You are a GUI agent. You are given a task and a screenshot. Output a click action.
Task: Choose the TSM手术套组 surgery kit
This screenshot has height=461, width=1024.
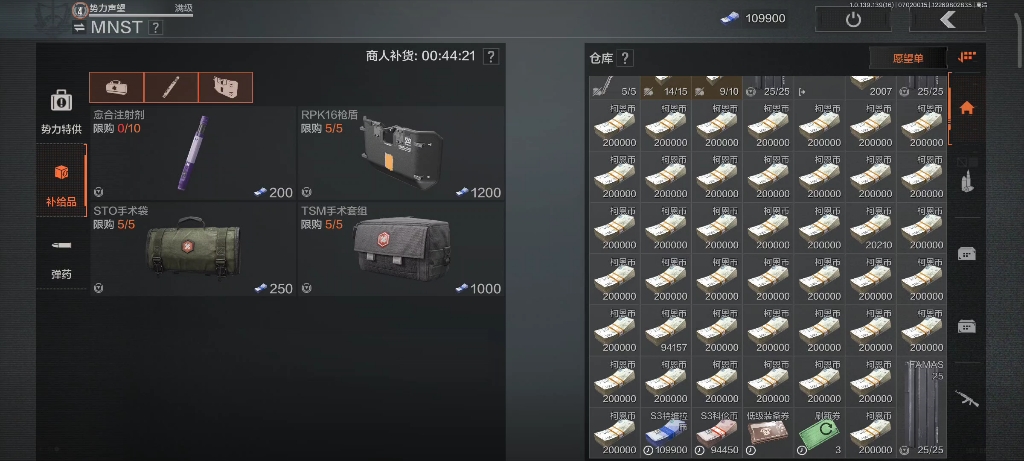[400, 249]
